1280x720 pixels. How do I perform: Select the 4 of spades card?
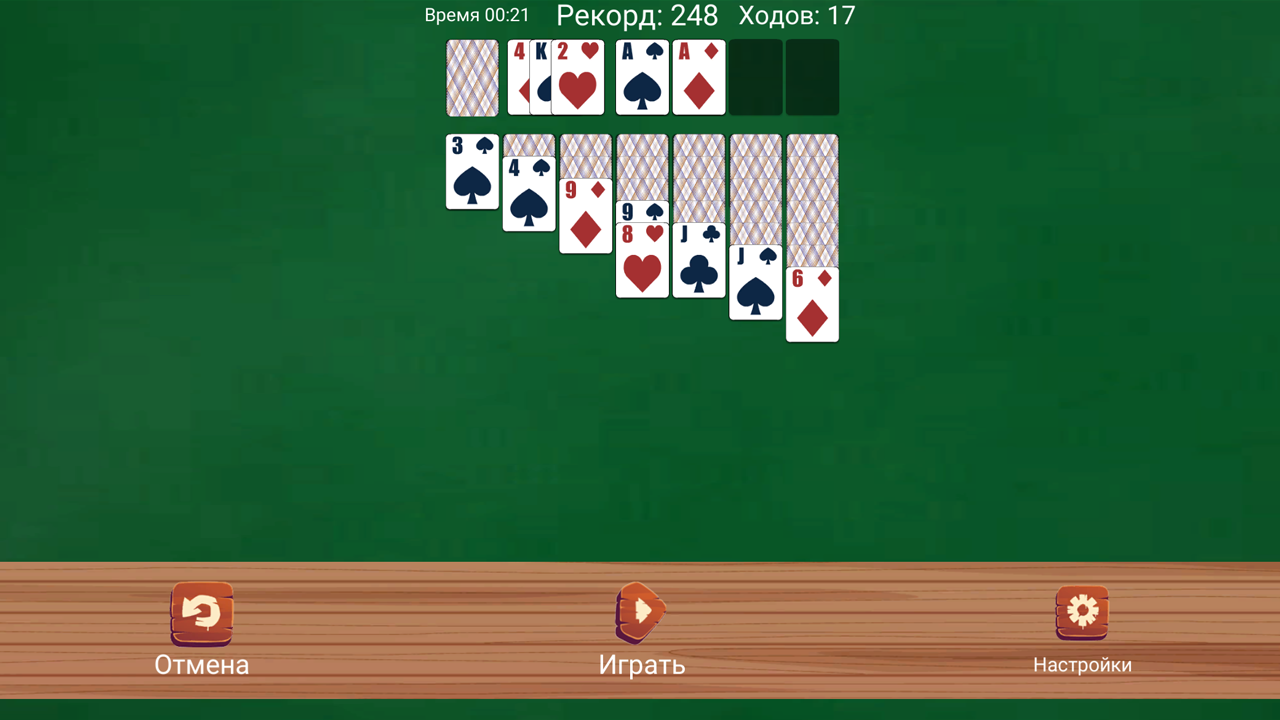[x=528, y=195]
